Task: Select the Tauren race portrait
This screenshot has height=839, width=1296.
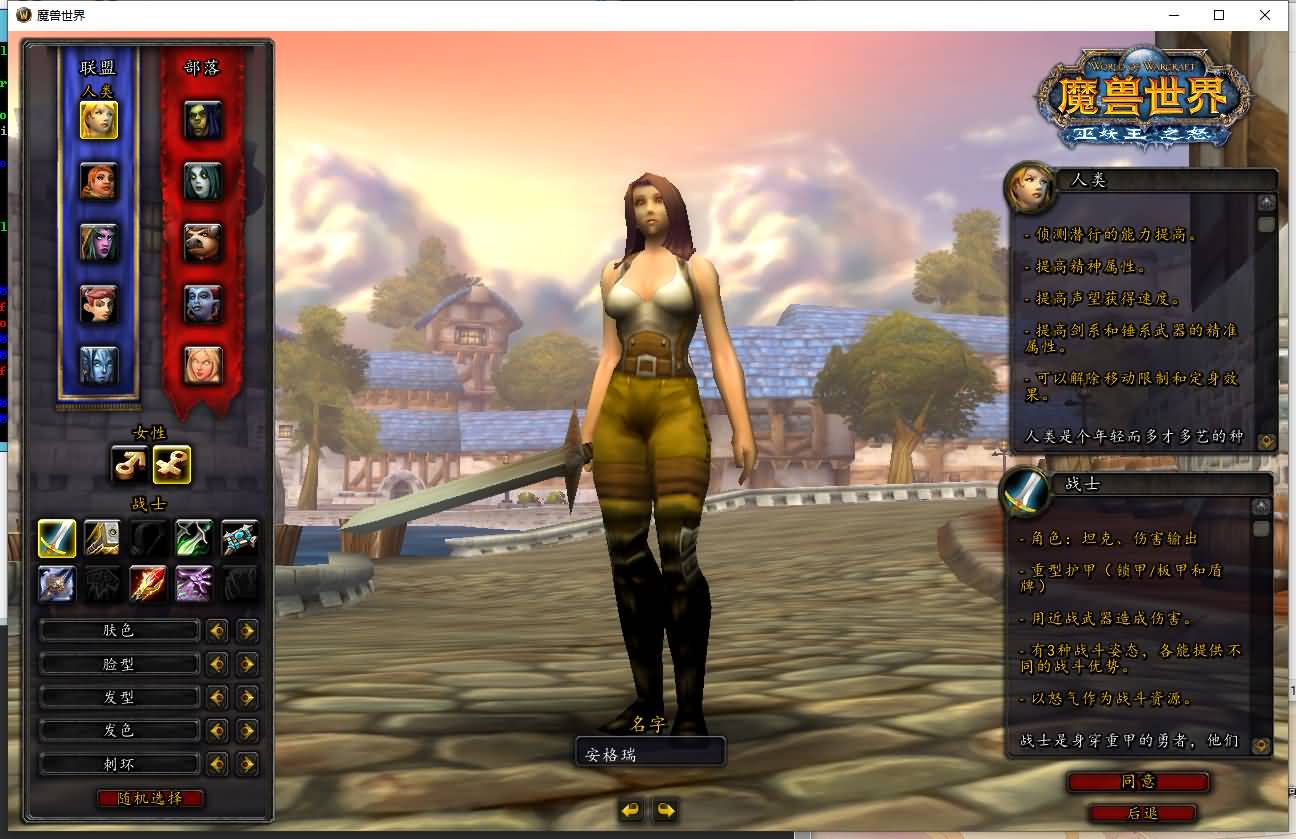Action: (x=203, y=240)
